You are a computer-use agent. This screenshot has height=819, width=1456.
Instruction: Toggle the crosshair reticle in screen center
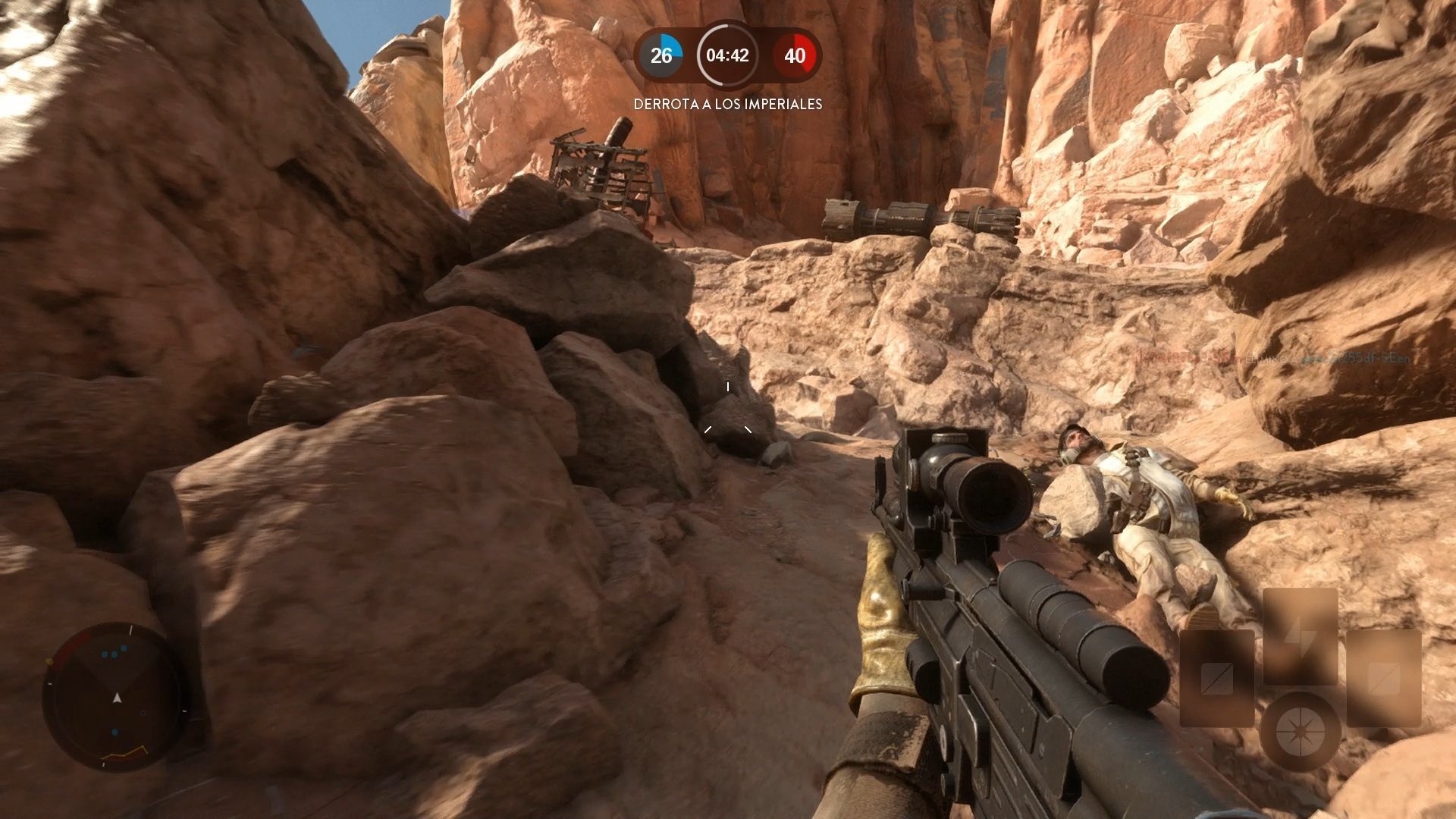click(x=728, y=409)
